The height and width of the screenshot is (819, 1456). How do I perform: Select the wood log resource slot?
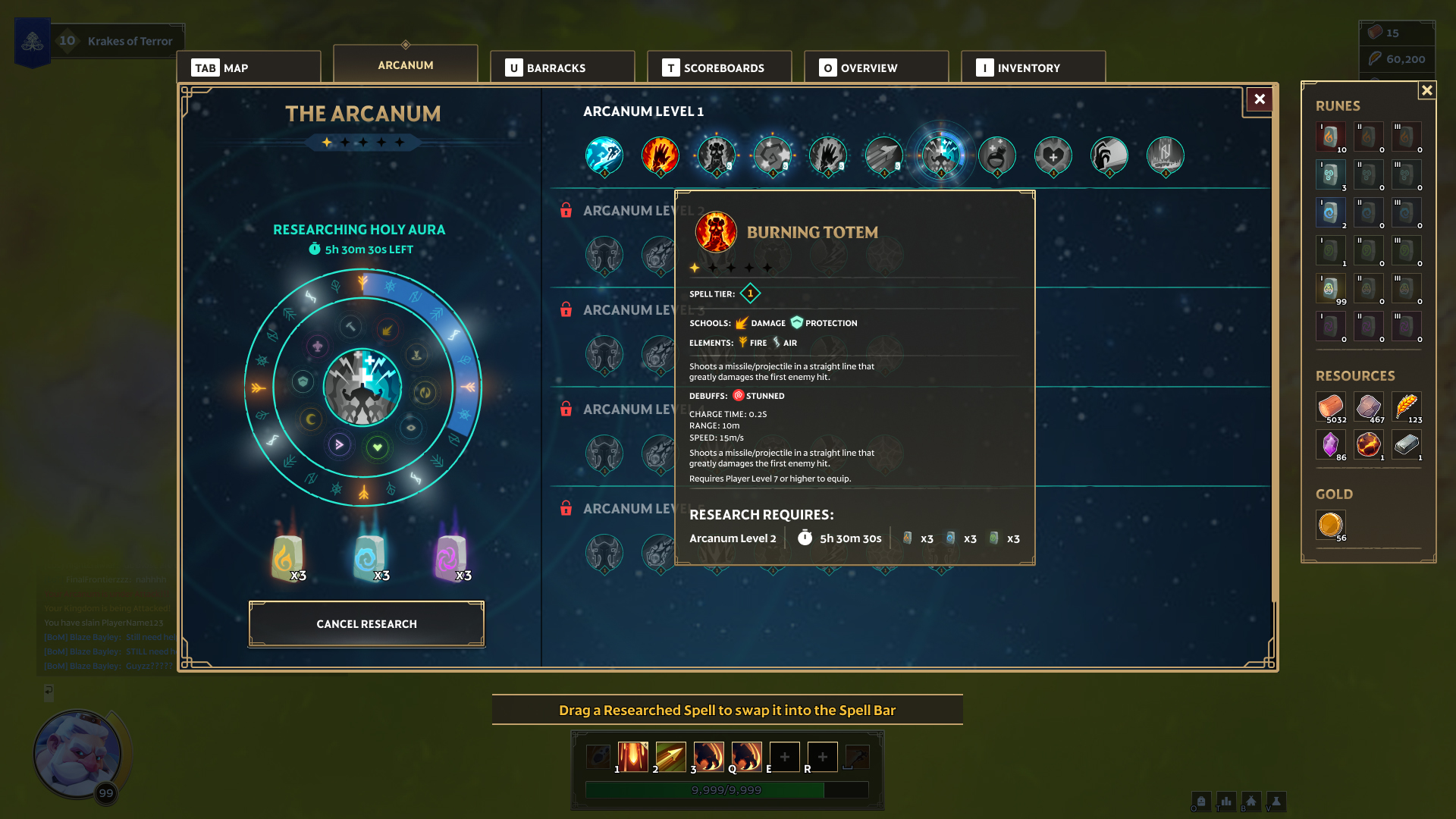pos(1330,406)
